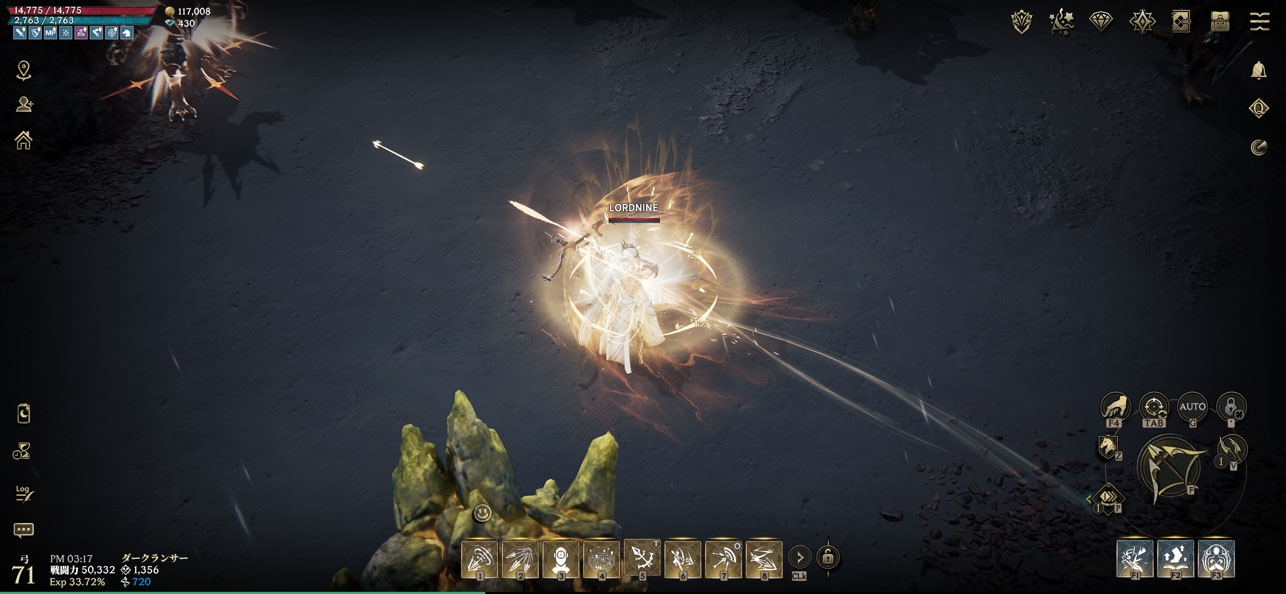Use the F1 quick skill slot
Image resolution: width=1286 pixels, height=594 pixels.
point(1135,558)
